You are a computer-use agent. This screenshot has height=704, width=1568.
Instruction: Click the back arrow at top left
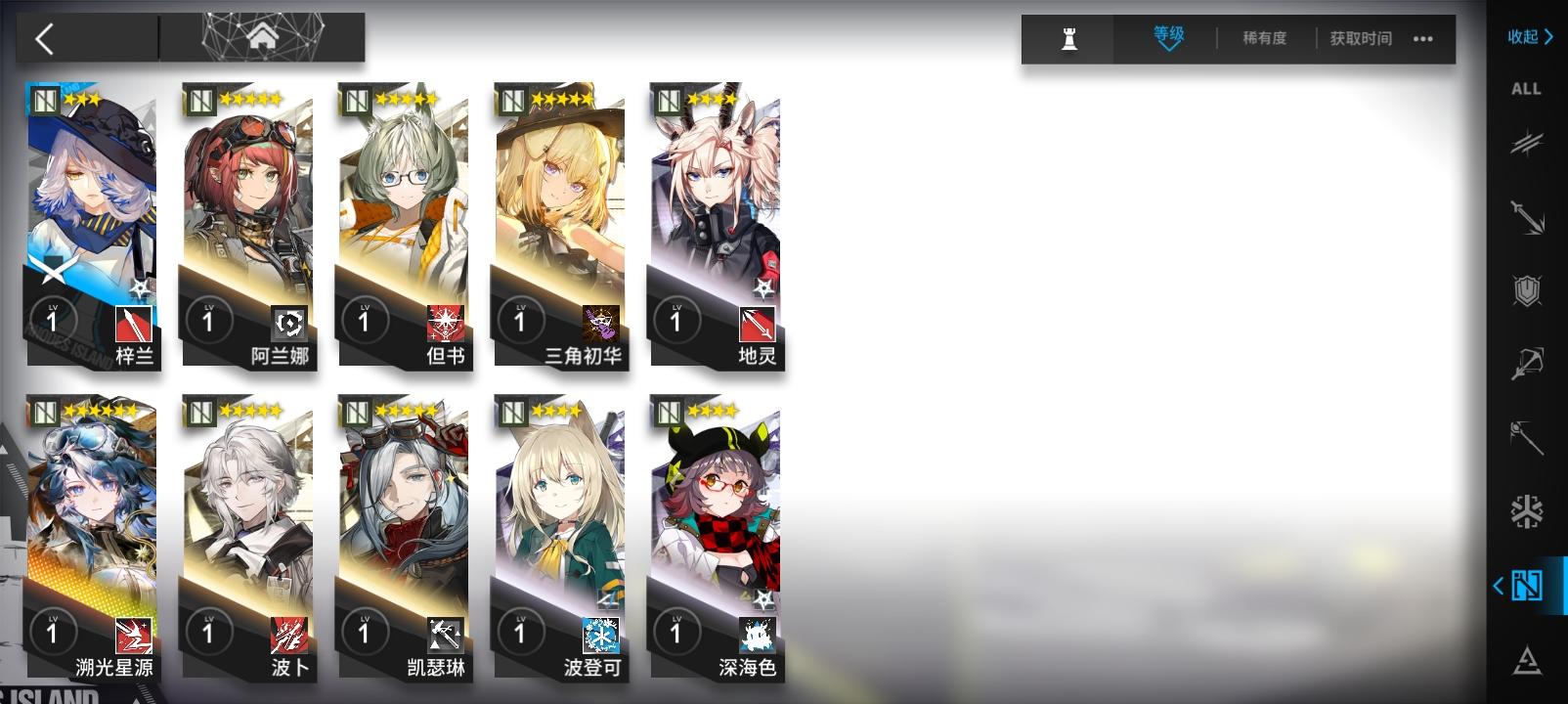(44, 37)
